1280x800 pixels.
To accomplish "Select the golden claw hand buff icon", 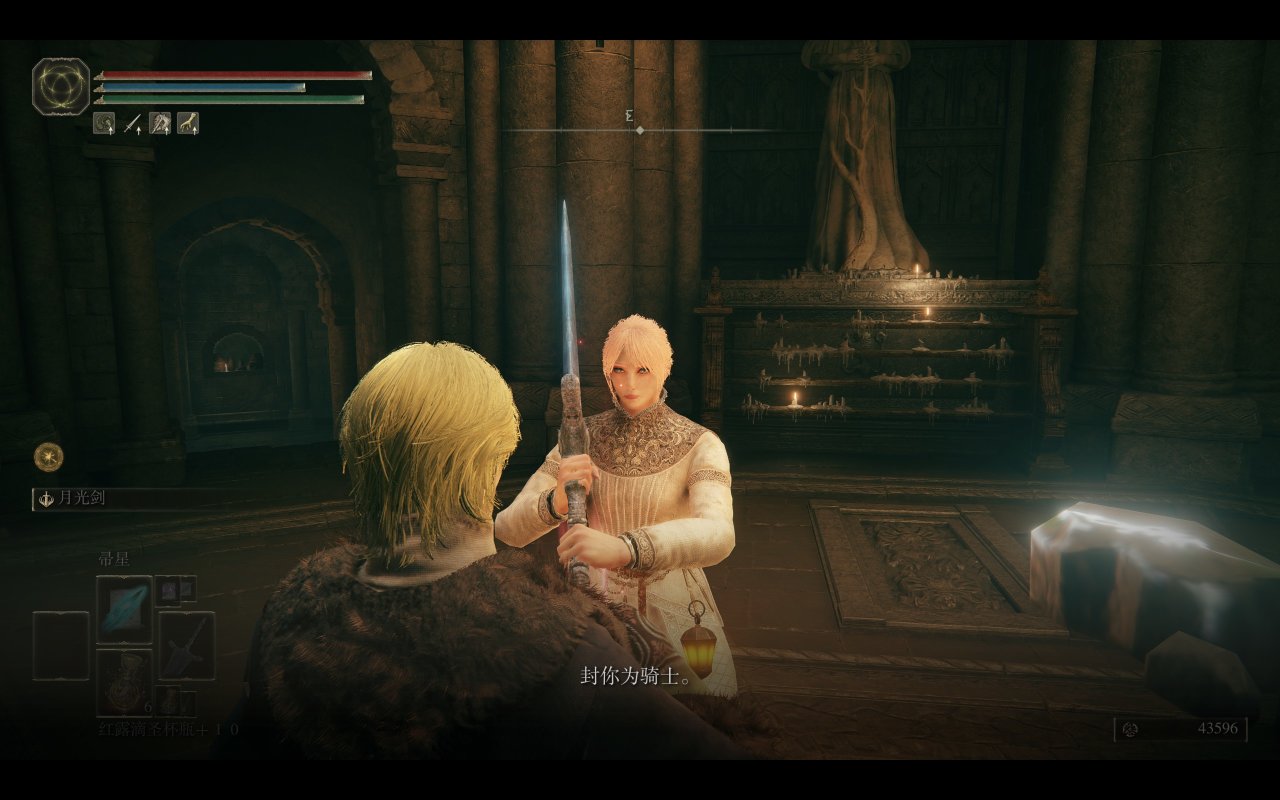I will pyautogui.click(x=188, y=123).
